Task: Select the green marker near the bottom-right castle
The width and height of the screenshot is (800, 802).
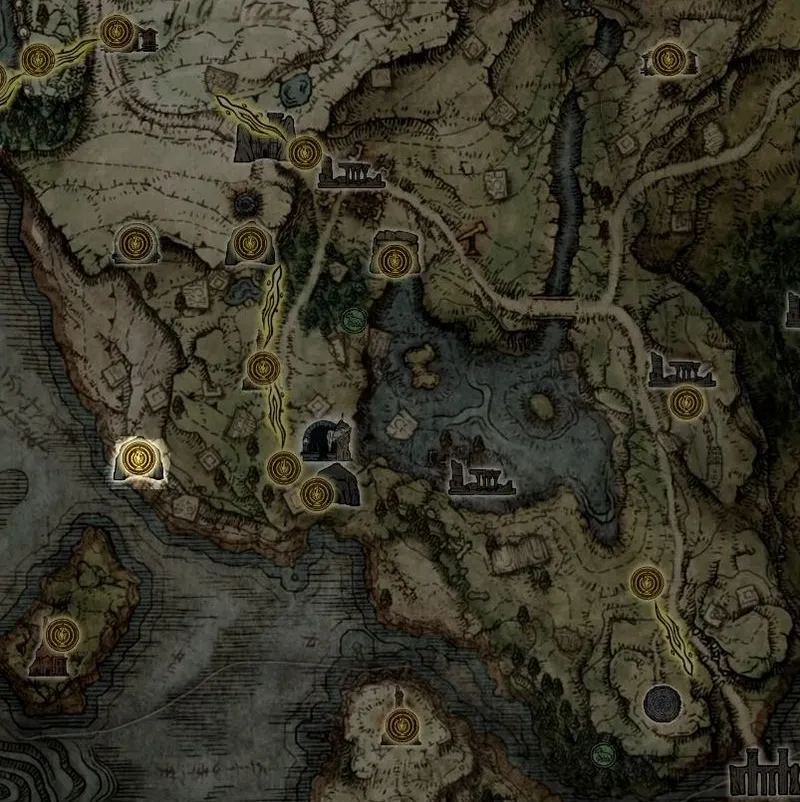Action: 602,753
